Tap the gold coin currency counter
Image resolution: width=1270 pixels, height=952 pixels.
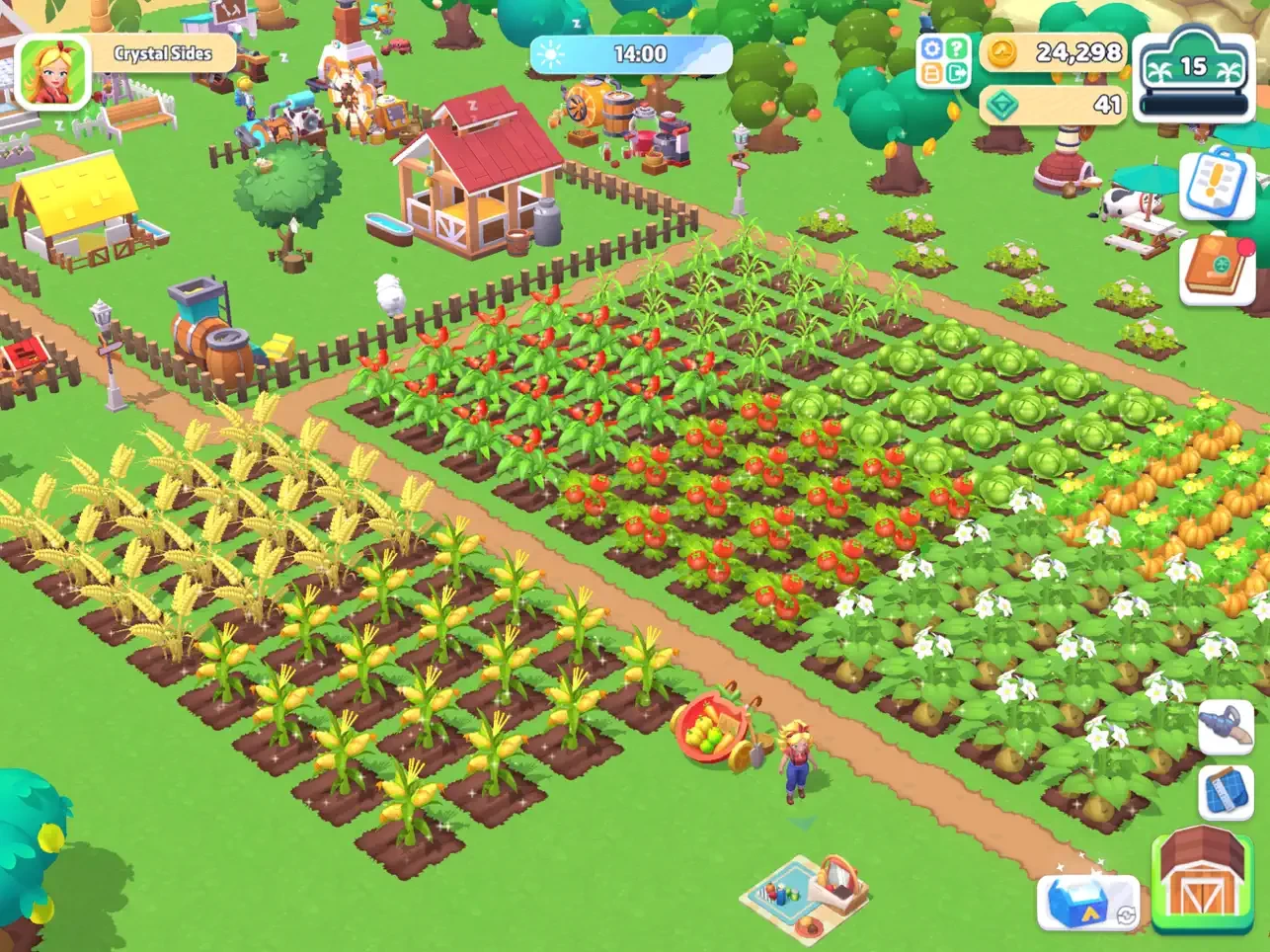[x=1055, y=52]
